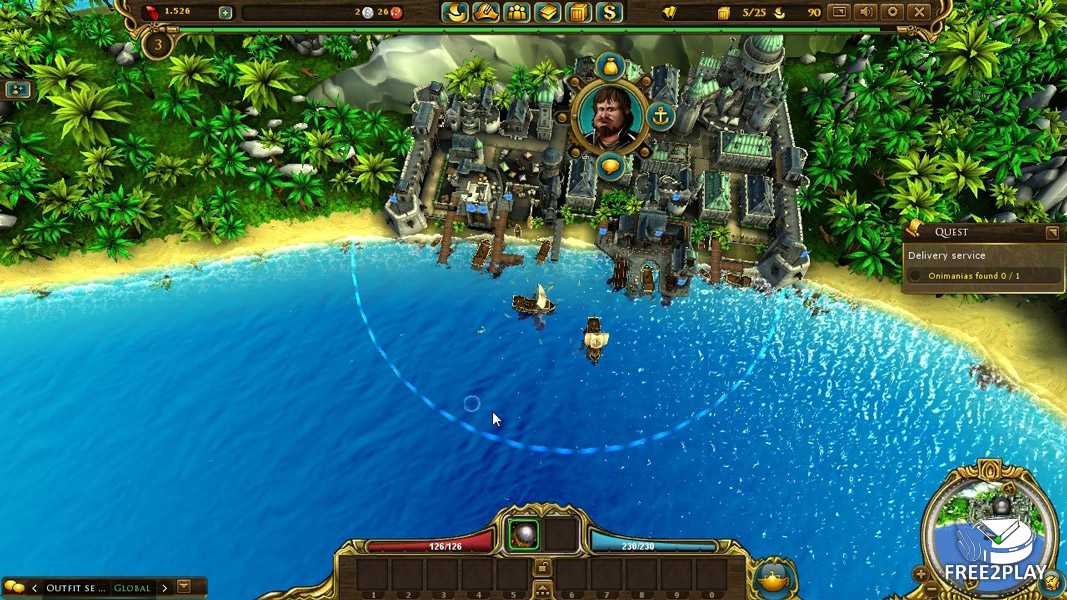The width and height of the screenshot is (1067, 600).
Task: Click the circular minimap
Action: pyautogui.click(x=990, y=529)
